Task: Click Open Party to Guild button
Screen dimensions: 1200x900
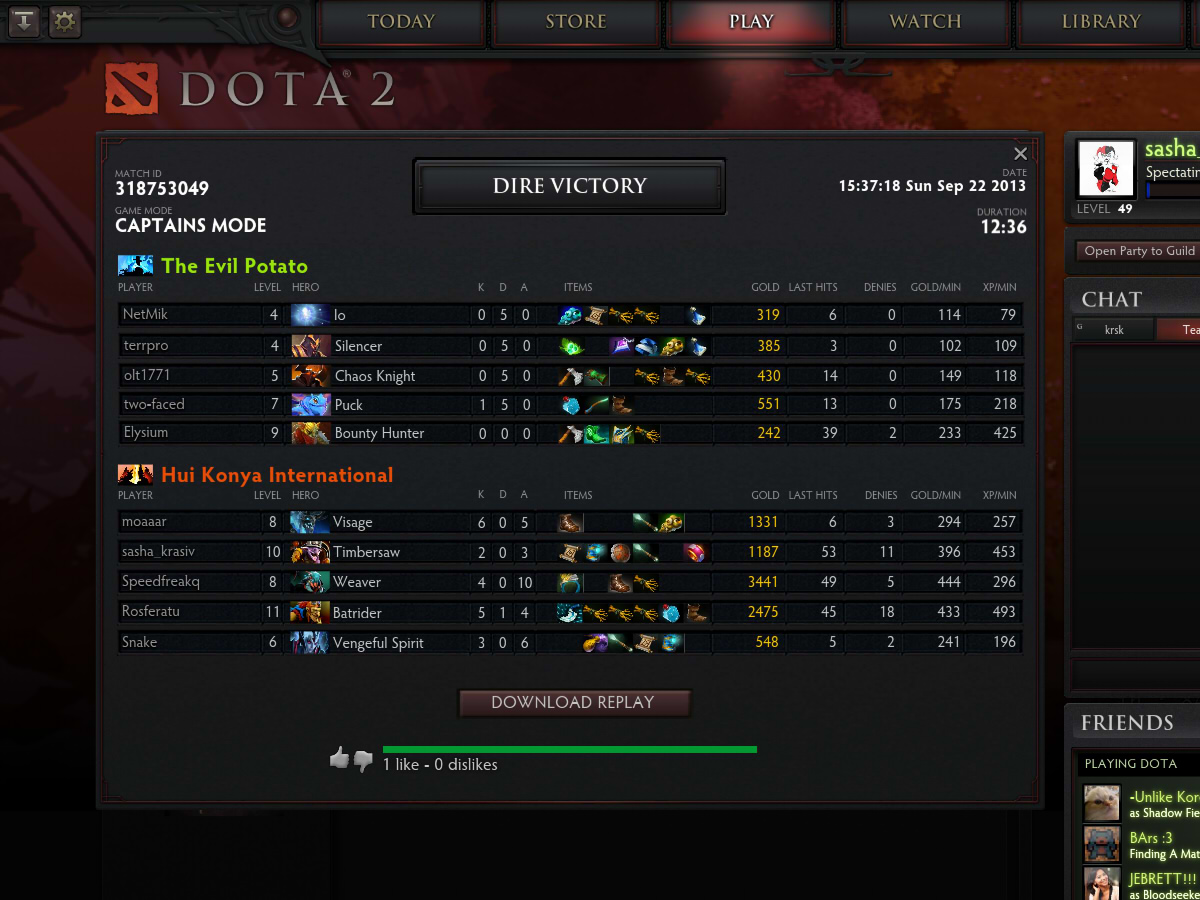Action: point(1139,251)
